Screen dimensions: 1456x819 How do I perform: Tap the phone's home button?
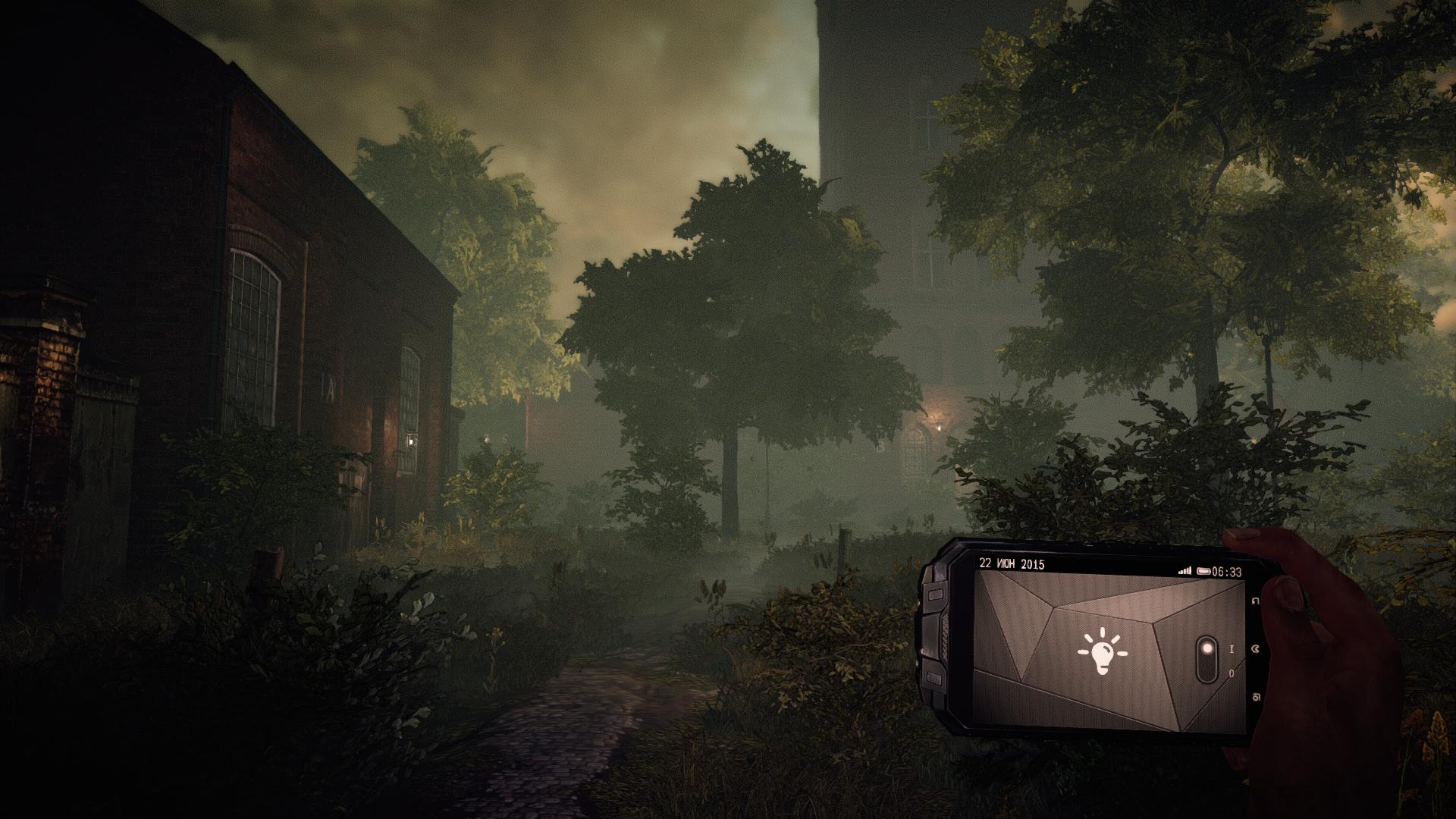(1257, 649)
